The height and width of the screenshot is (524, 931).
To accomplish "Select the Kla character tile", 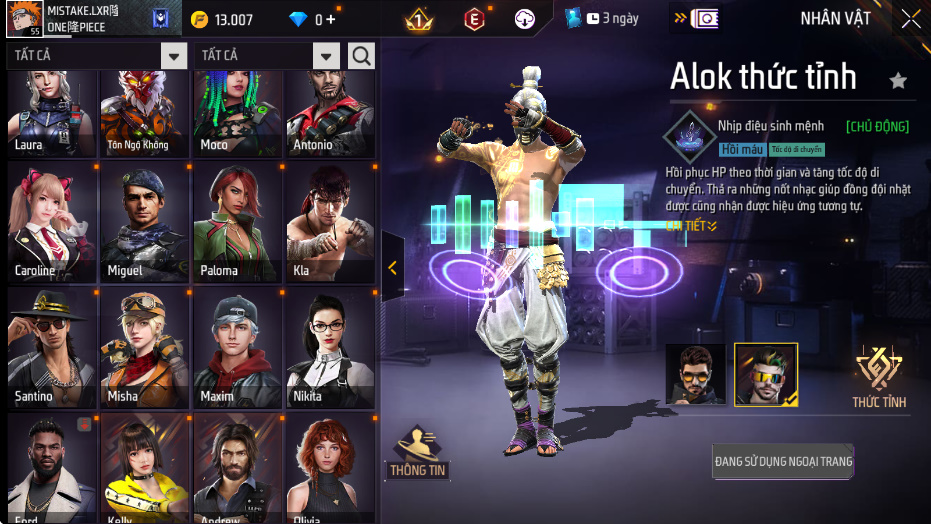I will click(330, 222).
